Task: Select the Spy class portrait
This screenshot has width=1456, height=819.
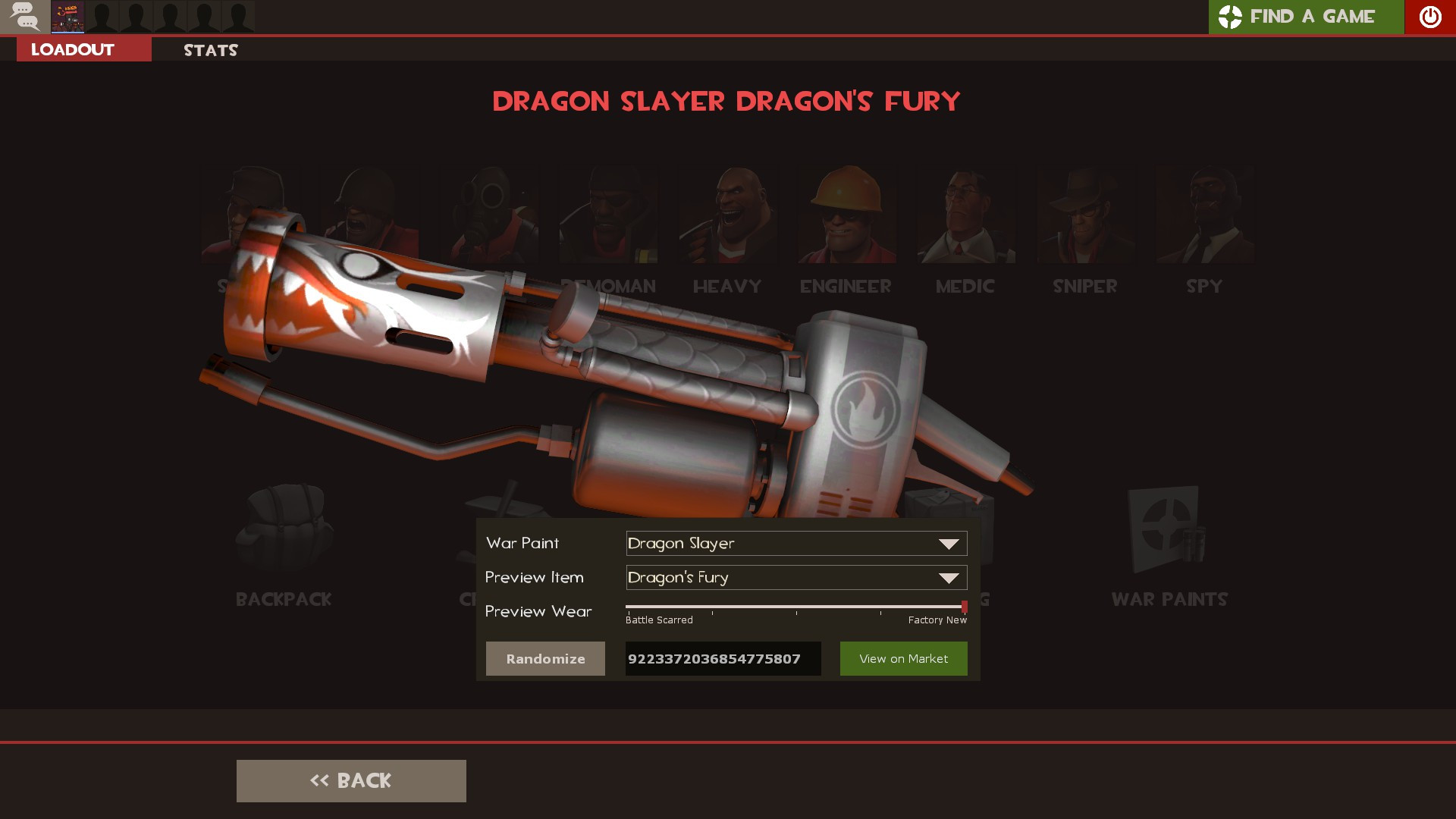Action: click(1203, 216)
